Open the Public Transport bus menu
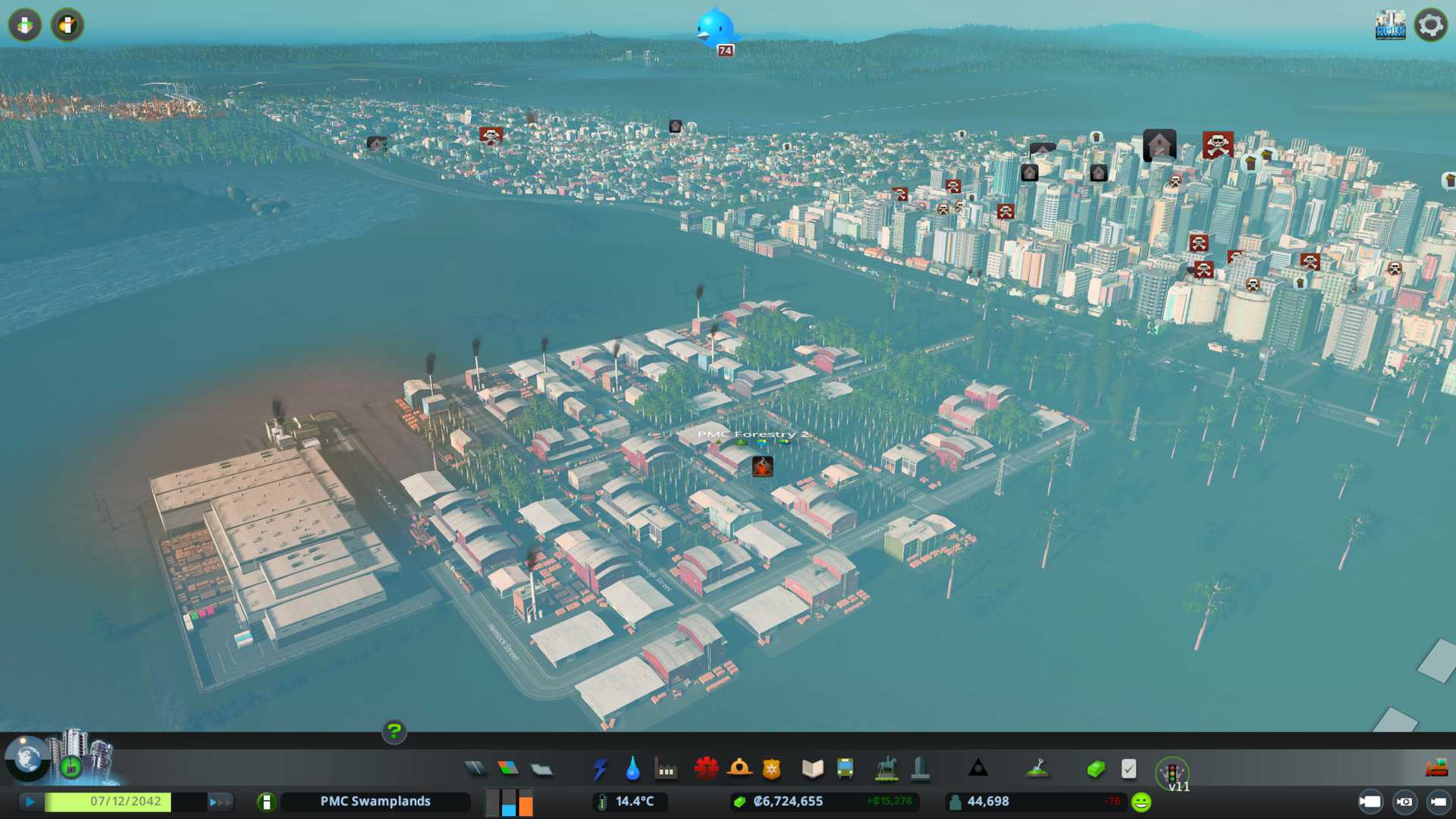Image resolution: width=1456 pixels, height=819 pixels. pos(845,769)
